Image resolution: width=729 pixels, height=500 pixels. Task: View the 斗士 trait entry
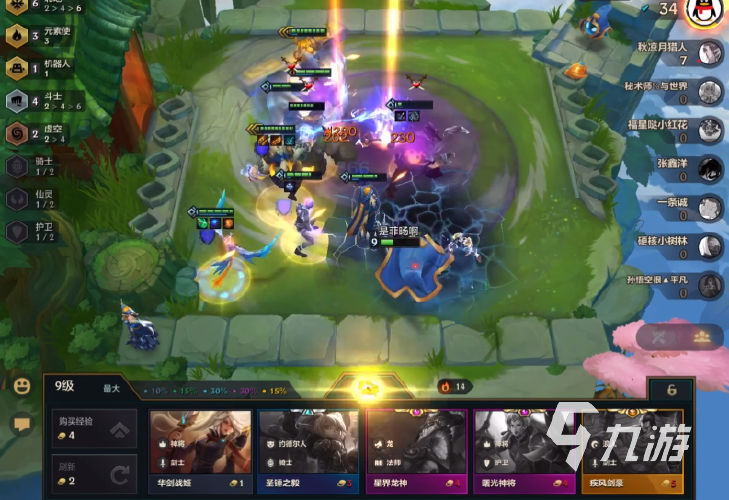pyautogui.click(x=17, y=100)
